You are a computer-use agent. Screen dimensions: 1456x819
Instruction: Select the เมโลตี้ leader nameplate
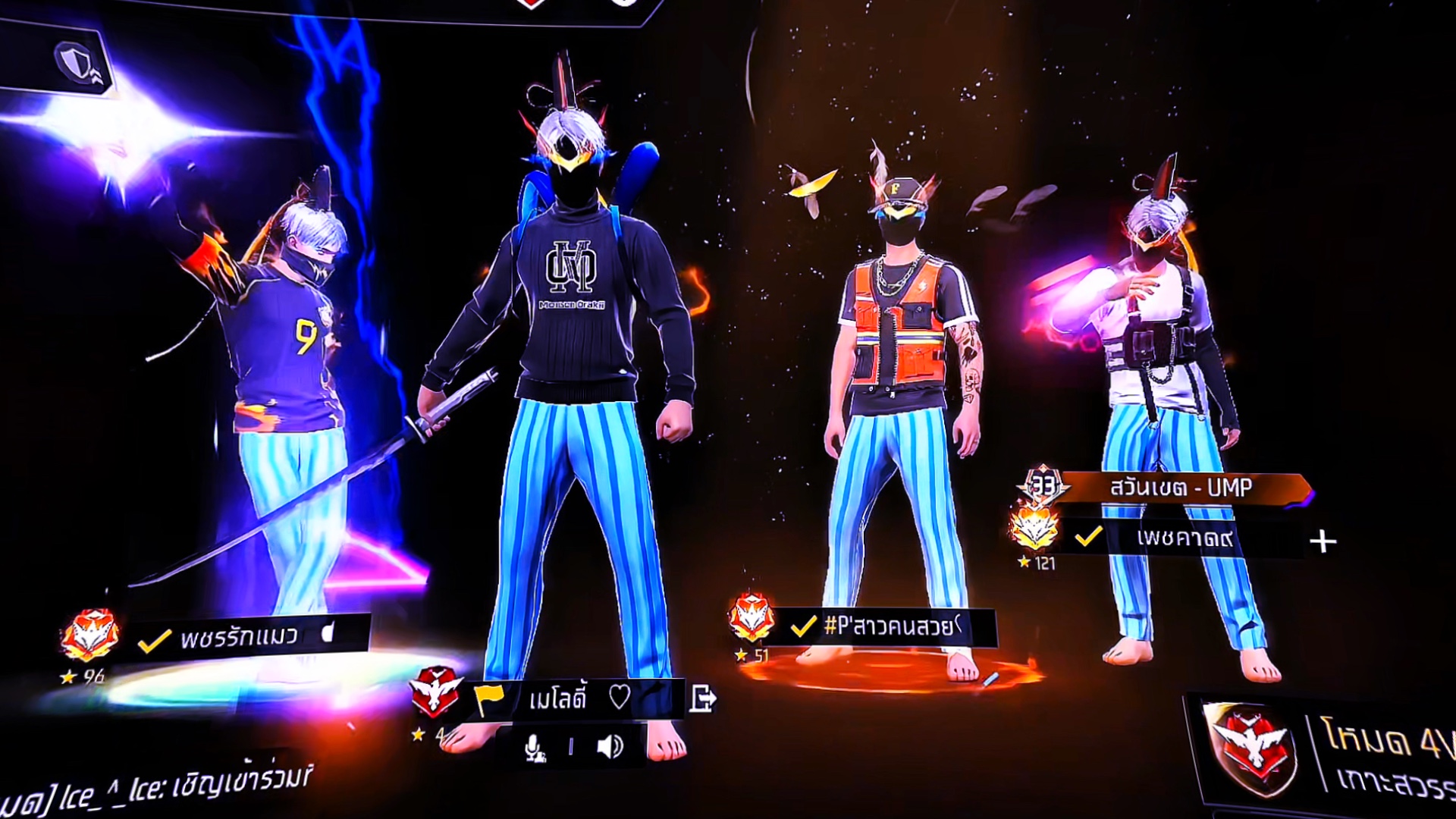tap(557, 698)
